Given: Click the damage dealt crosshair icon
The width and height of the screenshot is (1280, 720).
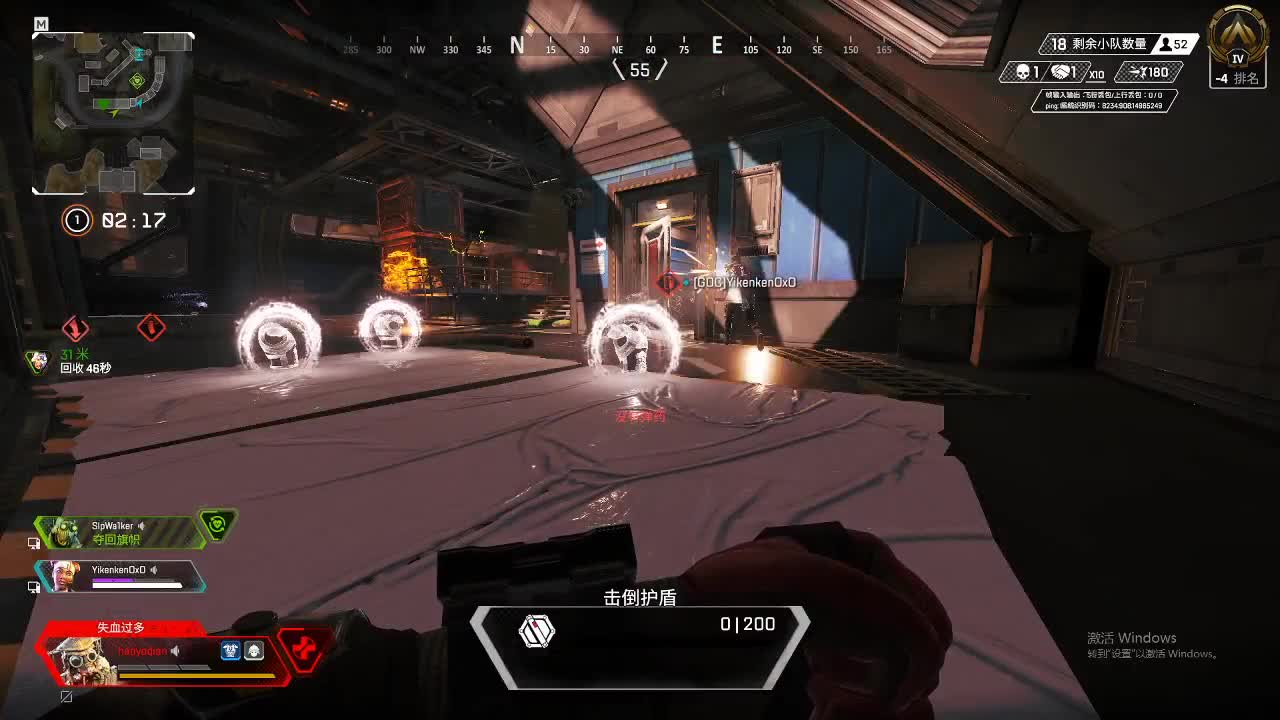Looking at the screenshot, I should [1136, 72].
